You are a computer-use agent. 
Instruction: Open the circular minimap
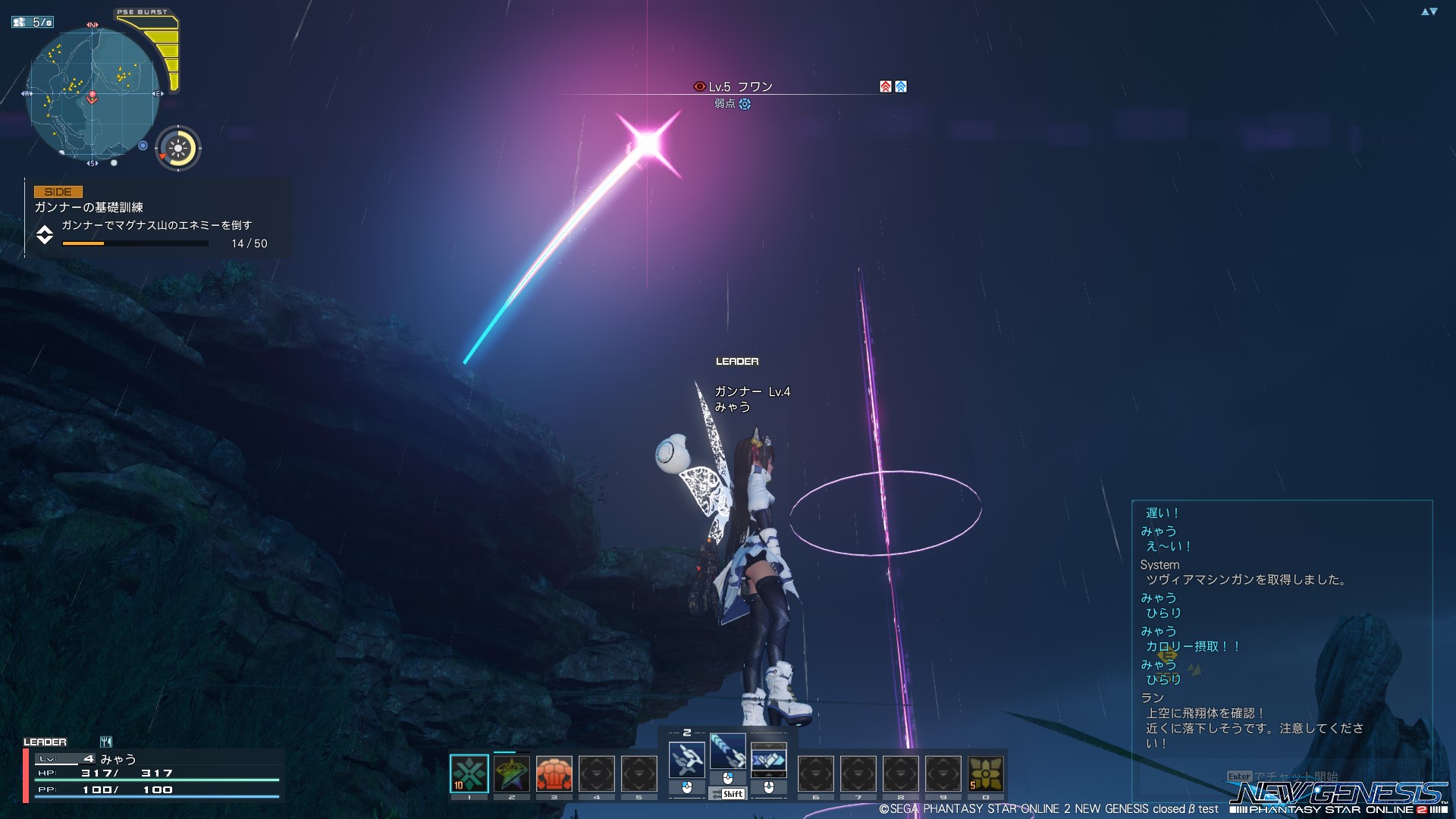click(x=93, y=95)
